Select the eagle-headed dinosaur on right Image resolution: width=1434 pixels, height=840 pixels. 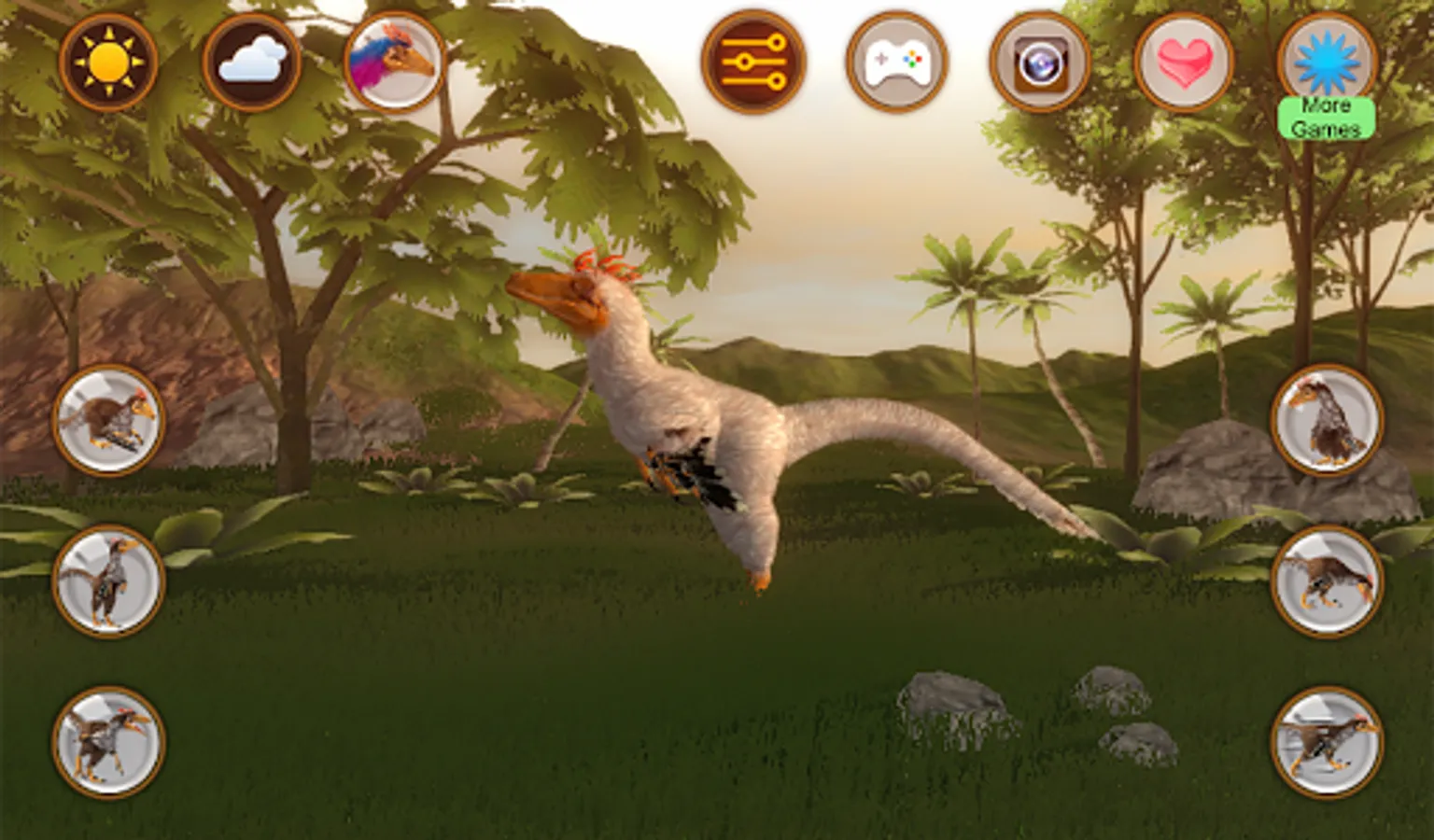coord(1328,420)
